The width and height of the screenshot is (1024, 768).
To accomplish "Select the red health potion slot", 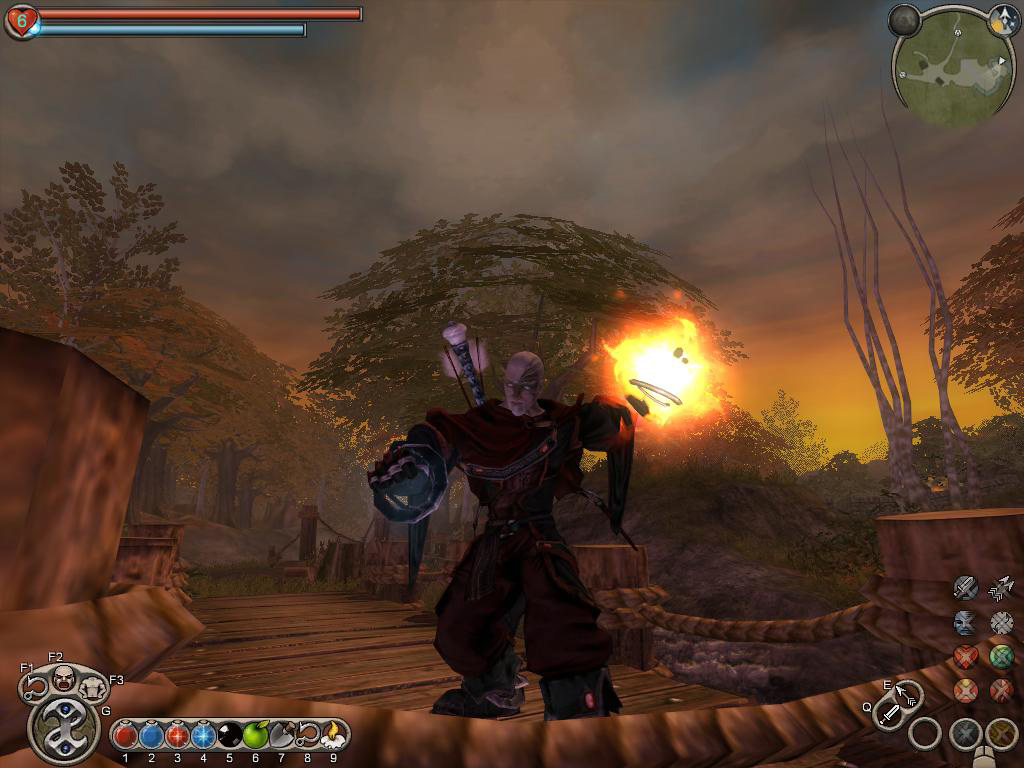I will pos(125,735).
